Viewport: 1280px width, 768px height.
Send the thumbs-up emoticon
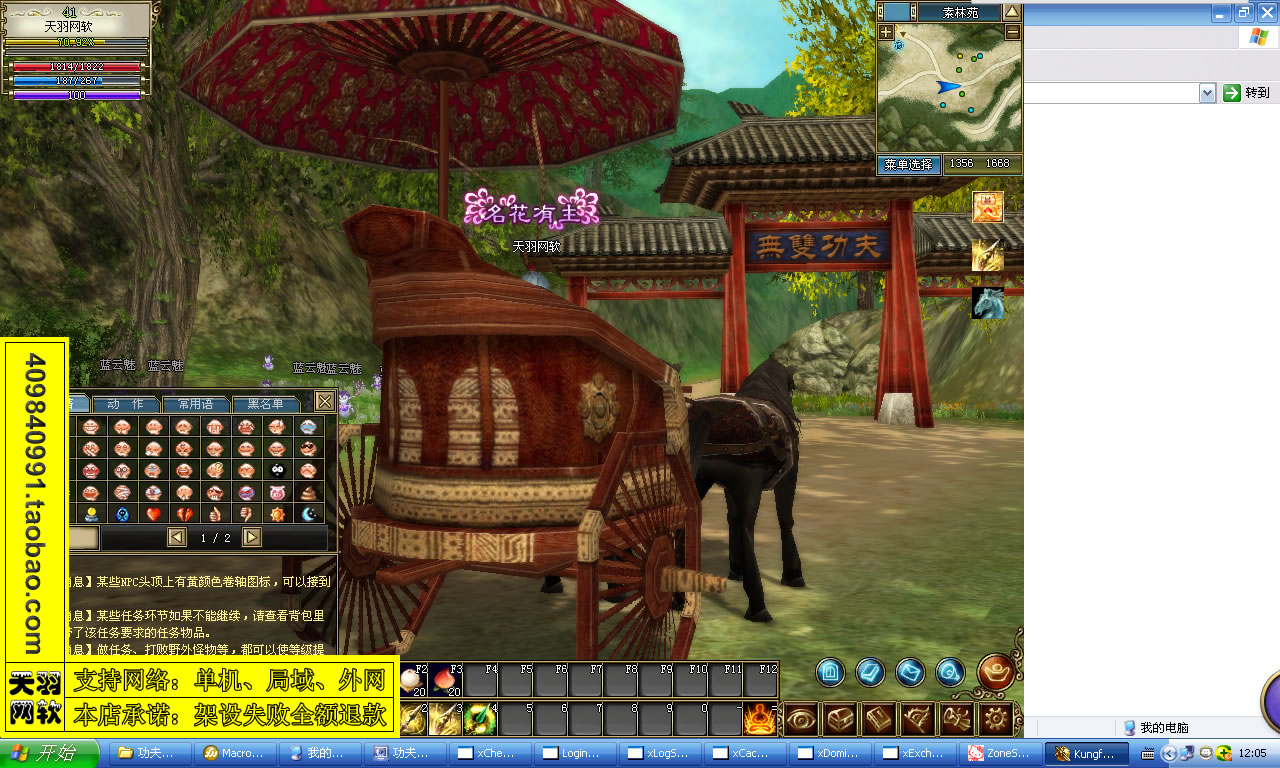215,514
